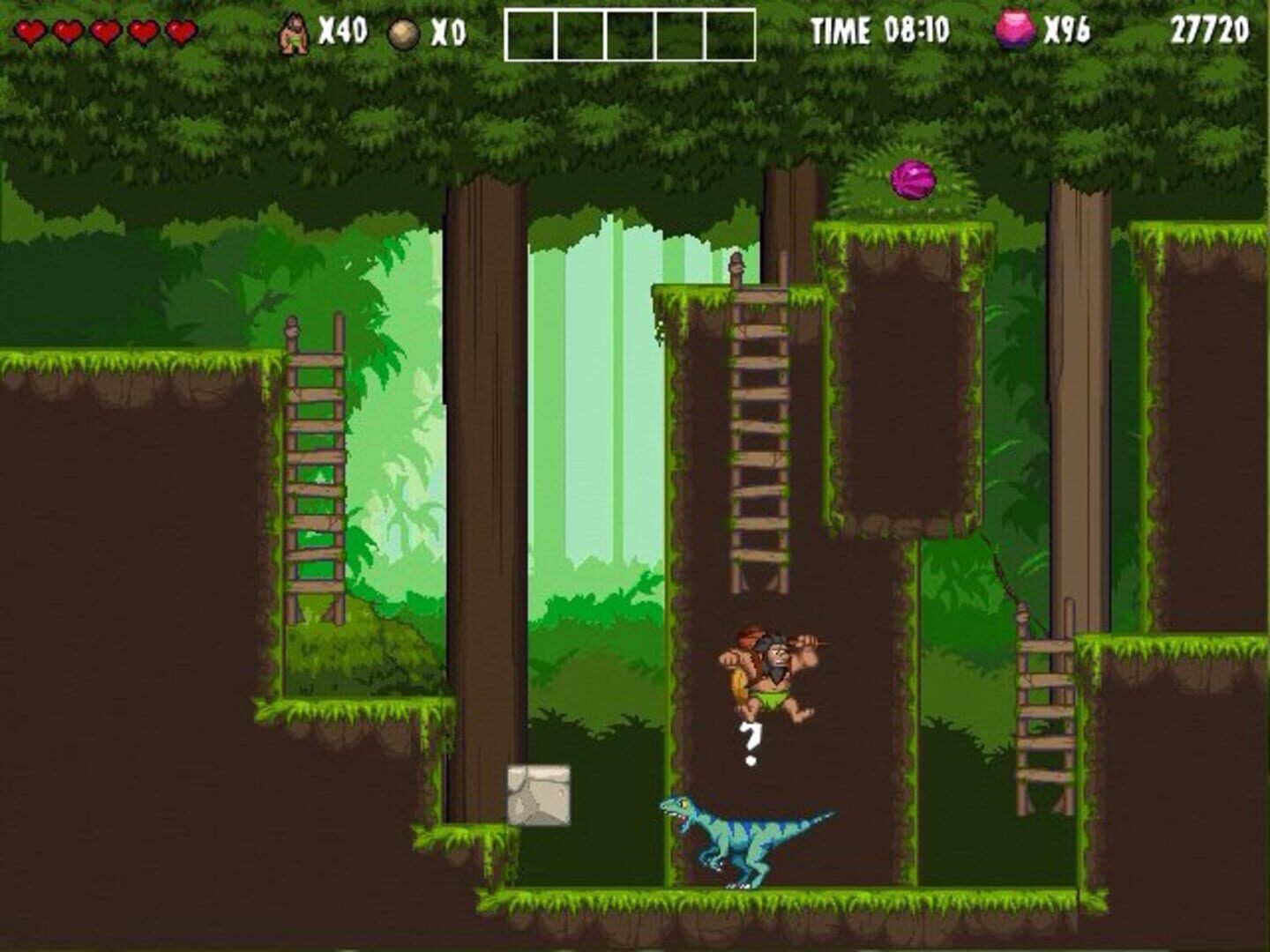Click the middle heart of the health meter
The width and height of the screenshot is (1270, 952).
pyautogui.click(x=105, y=31)
